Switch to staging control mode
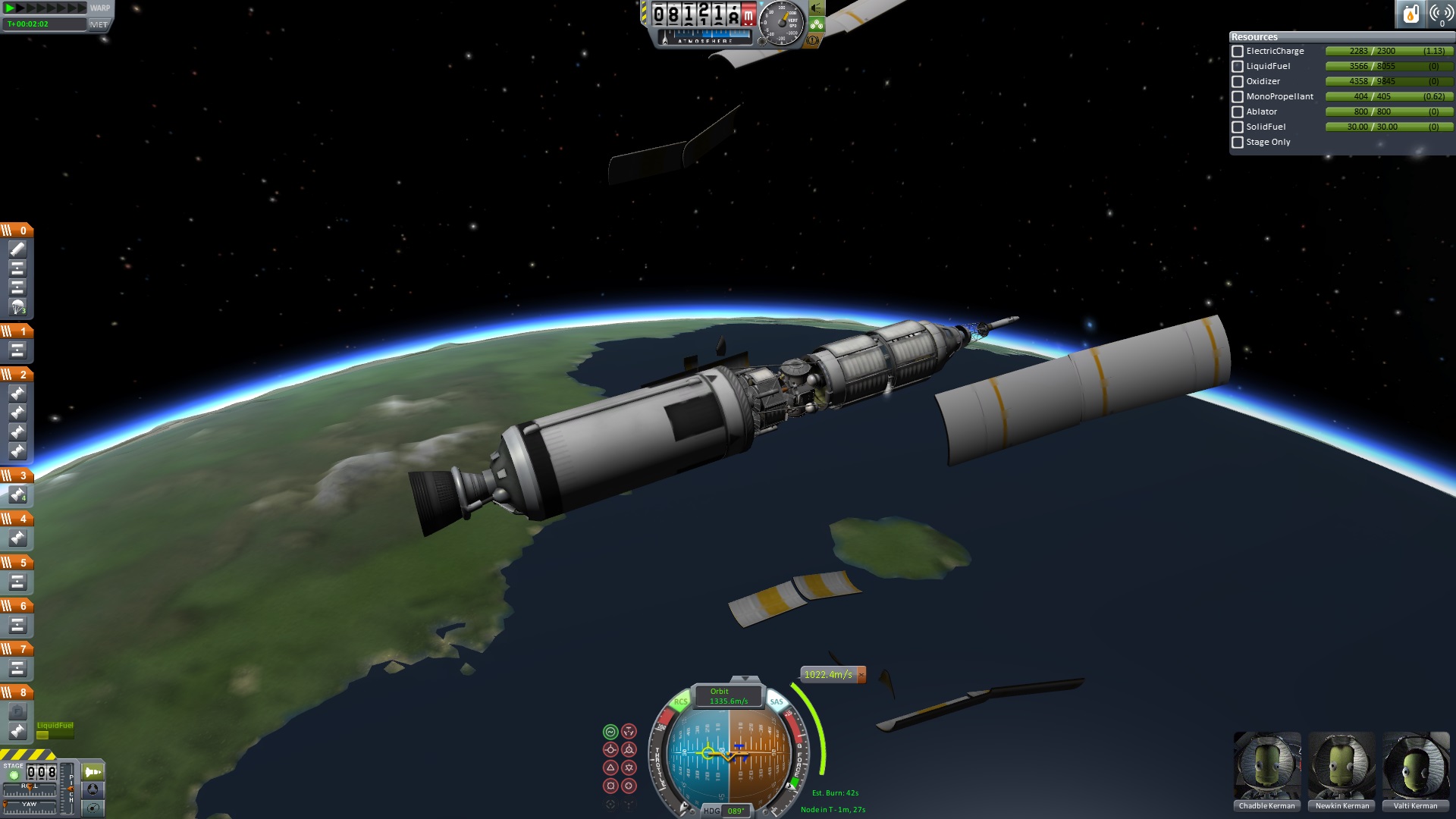Screen dimensions: 1456x819 [x=93, y=772]
